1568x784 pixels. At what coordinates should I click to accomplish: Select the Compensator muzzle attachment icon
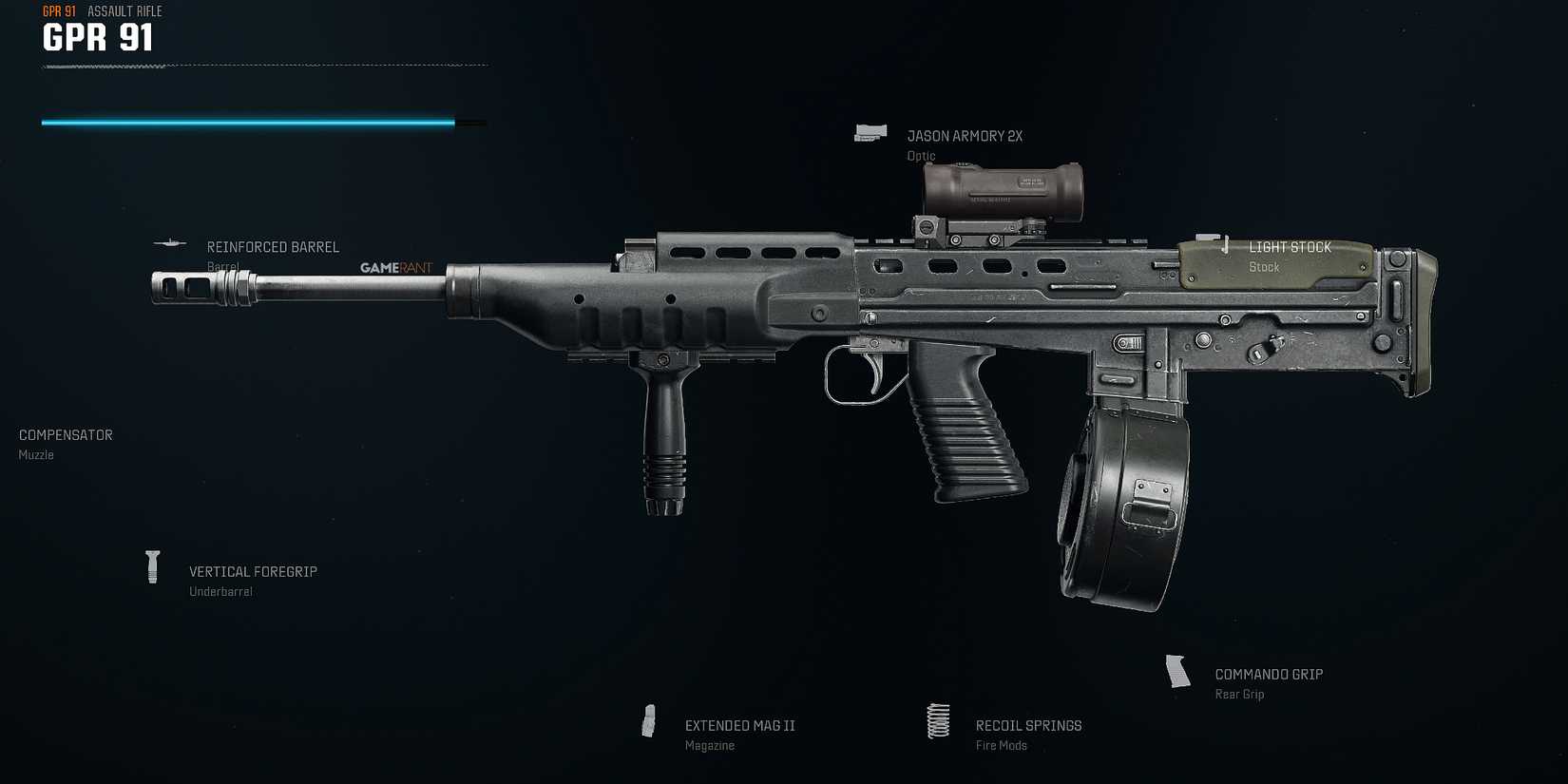click(x=65, y=434)
